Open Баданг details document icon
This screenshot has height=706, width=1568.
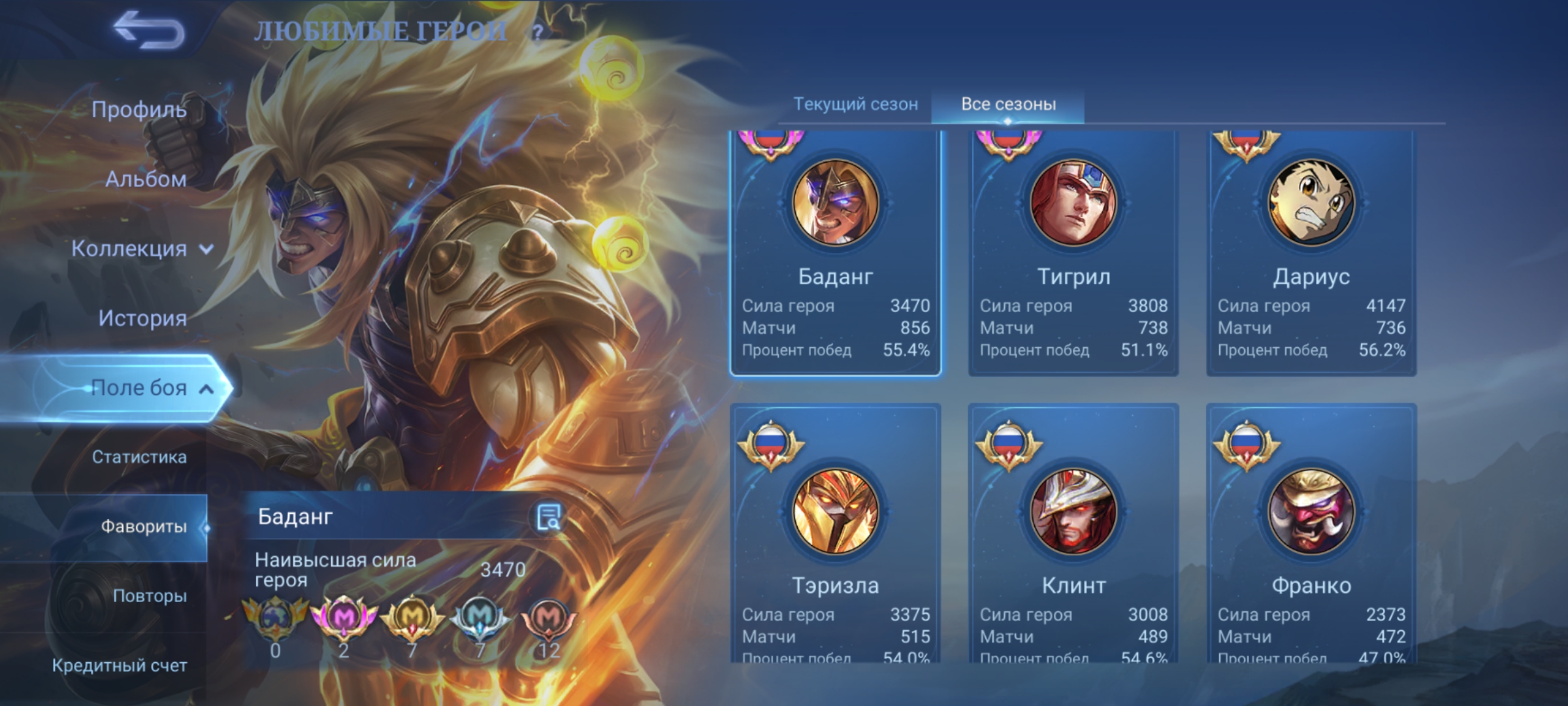(x=548, y=517)
